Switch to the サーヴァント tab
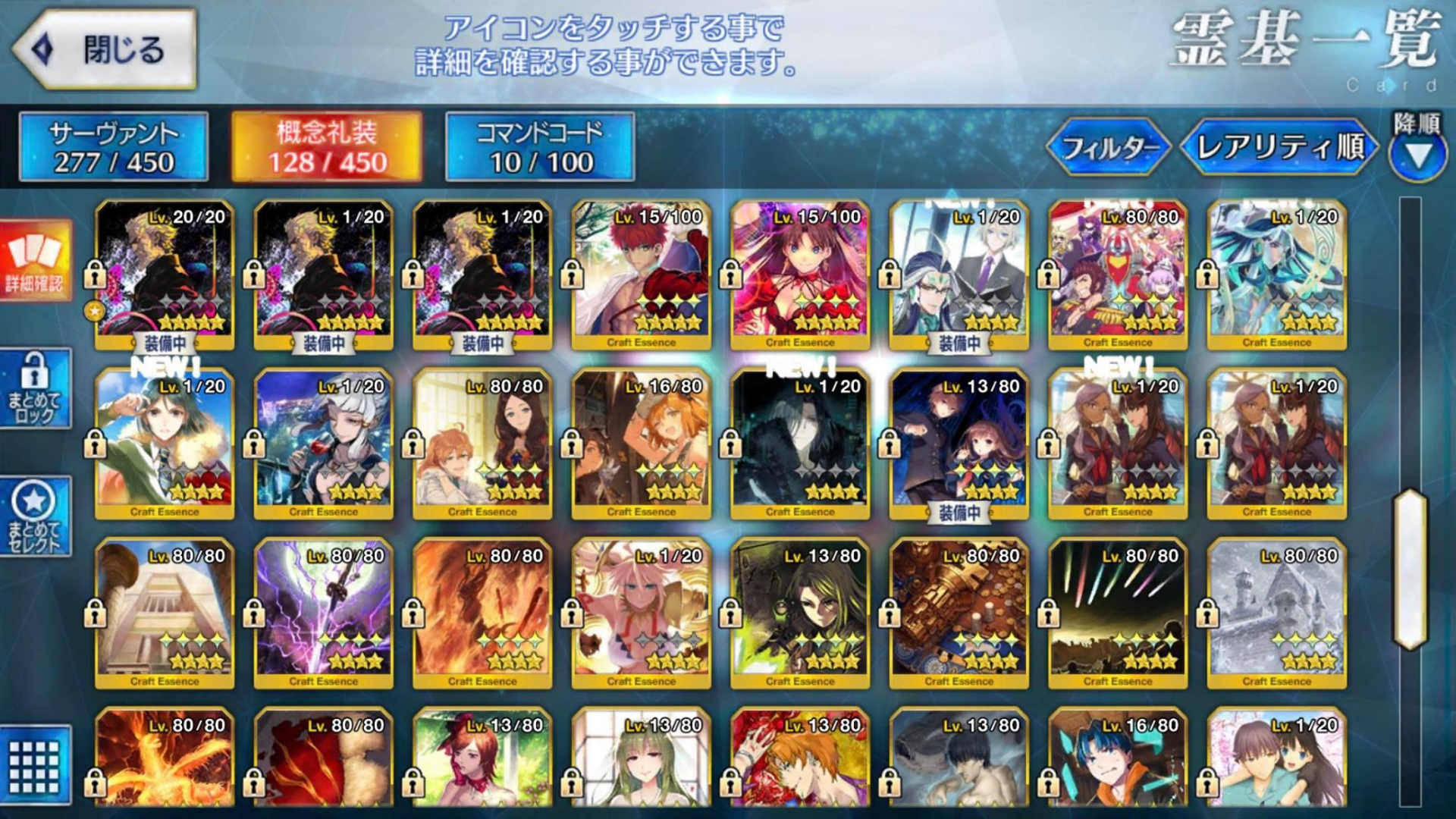Image resolution: width=1456 pixels, height=819 pixels. point(112,146)
